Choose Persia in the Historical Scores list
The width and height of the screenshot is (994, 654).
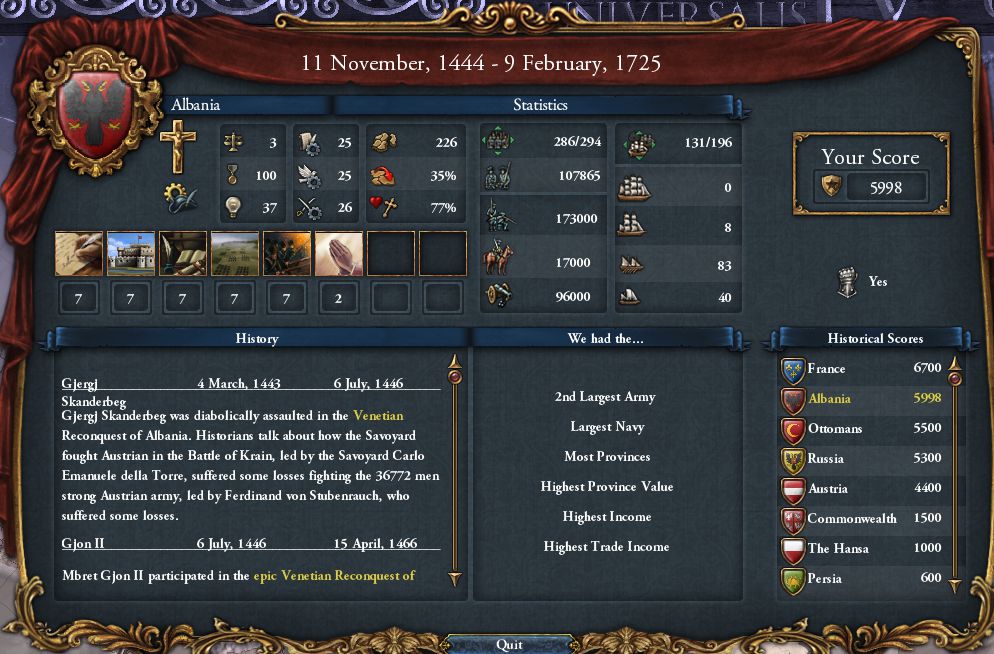(x=860, y=578)
